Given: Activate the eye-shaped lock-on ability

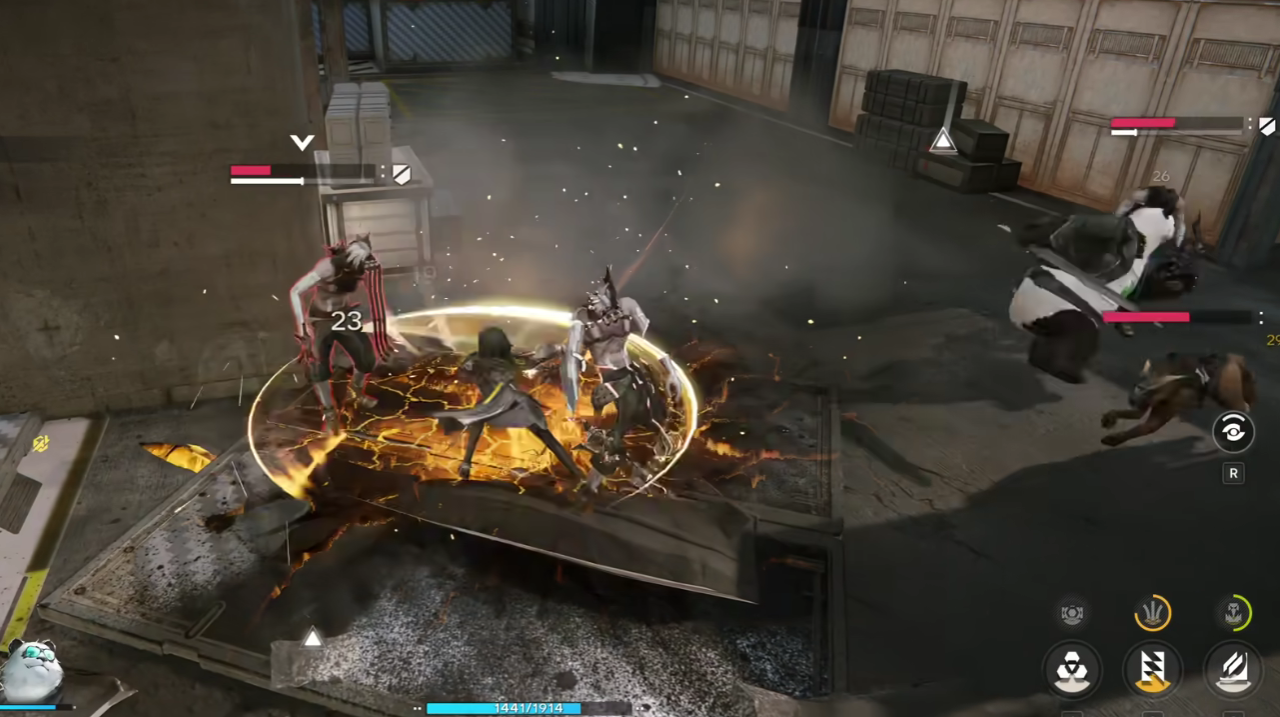Looking at the screenshot, I should click(1233, 432).
